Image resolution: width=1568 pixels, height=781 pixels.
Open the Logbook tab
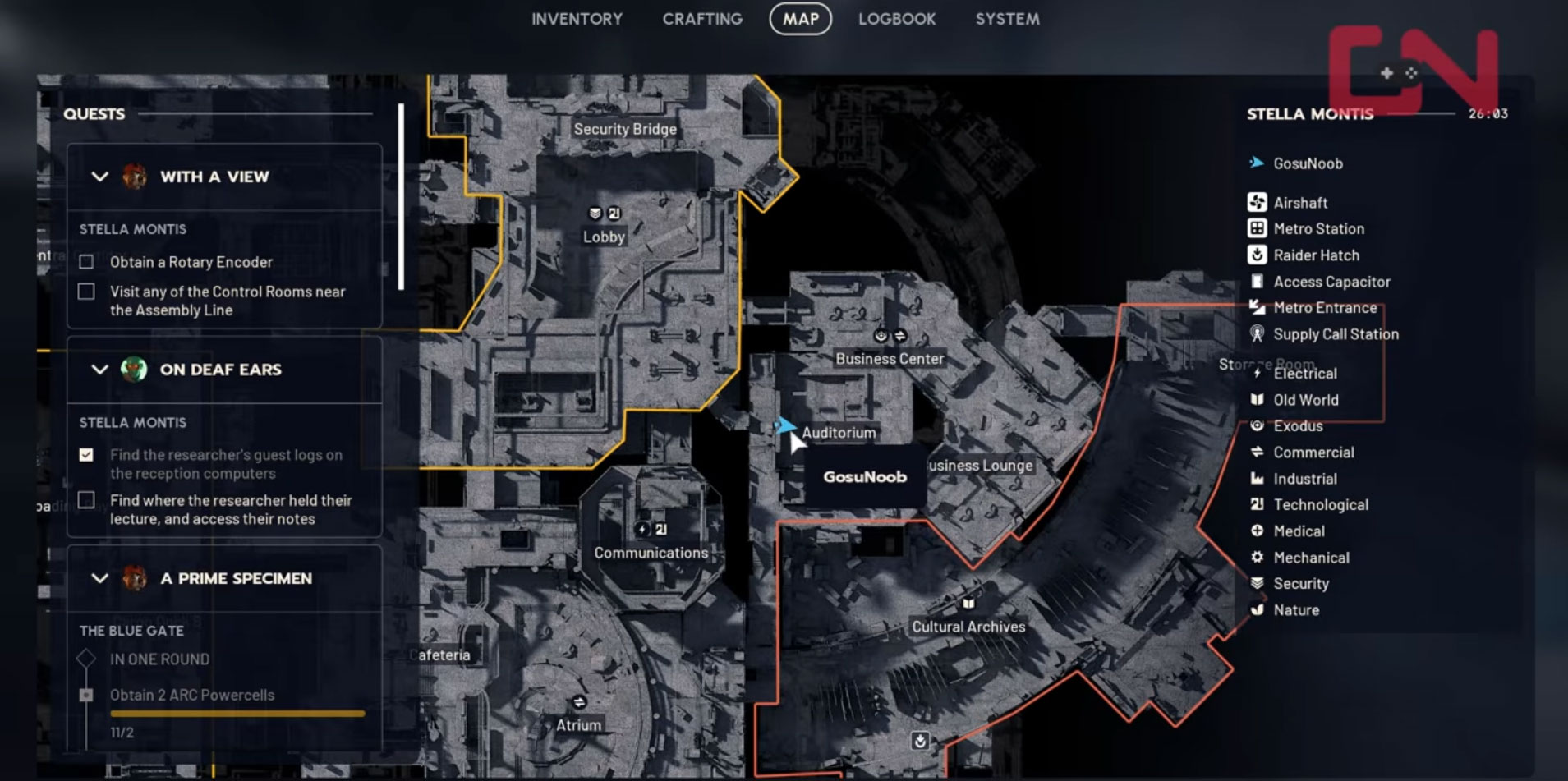[x=897, y=19]
